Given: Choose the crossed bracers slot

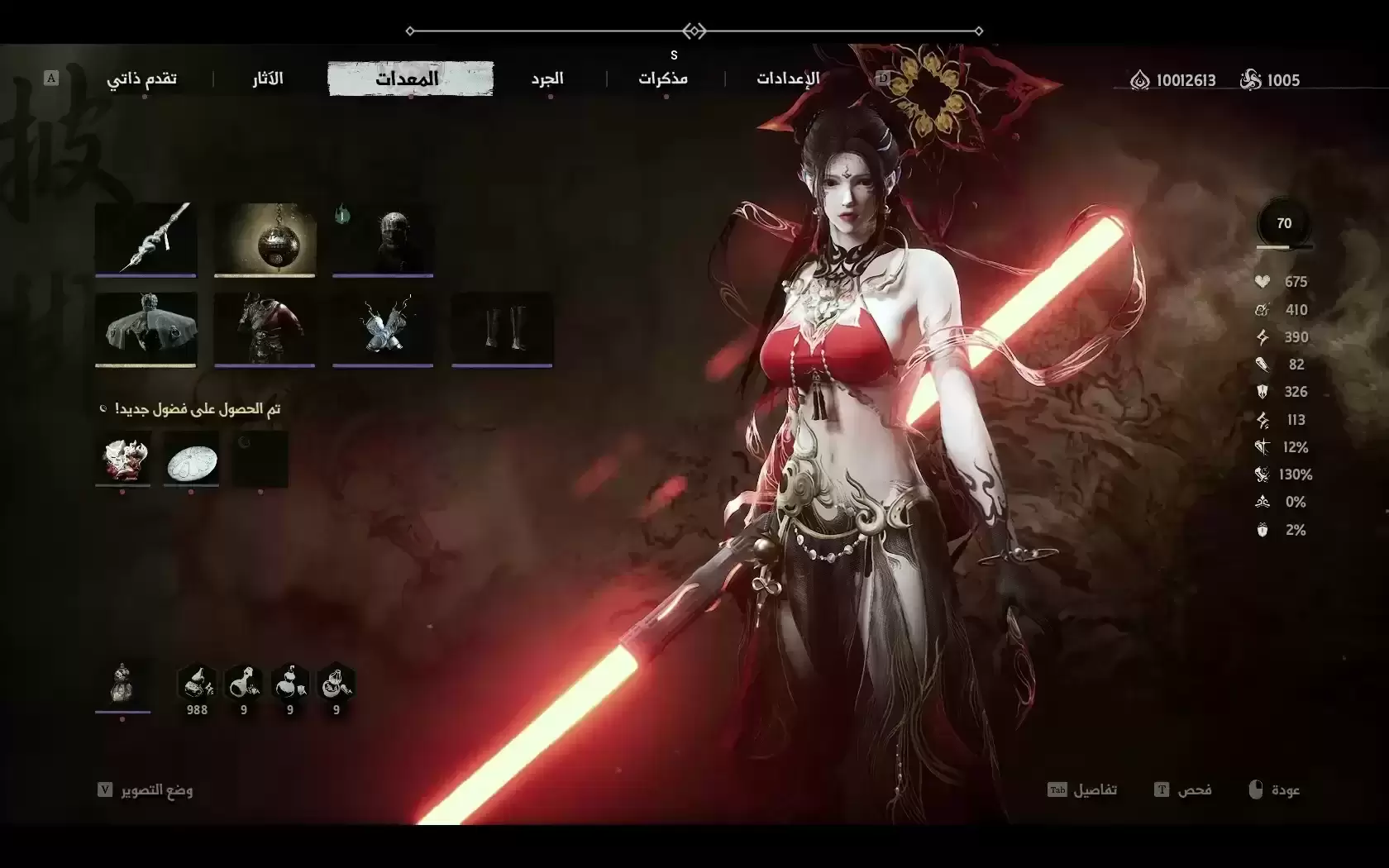Looking at the screenshot, I should [383, 327].
